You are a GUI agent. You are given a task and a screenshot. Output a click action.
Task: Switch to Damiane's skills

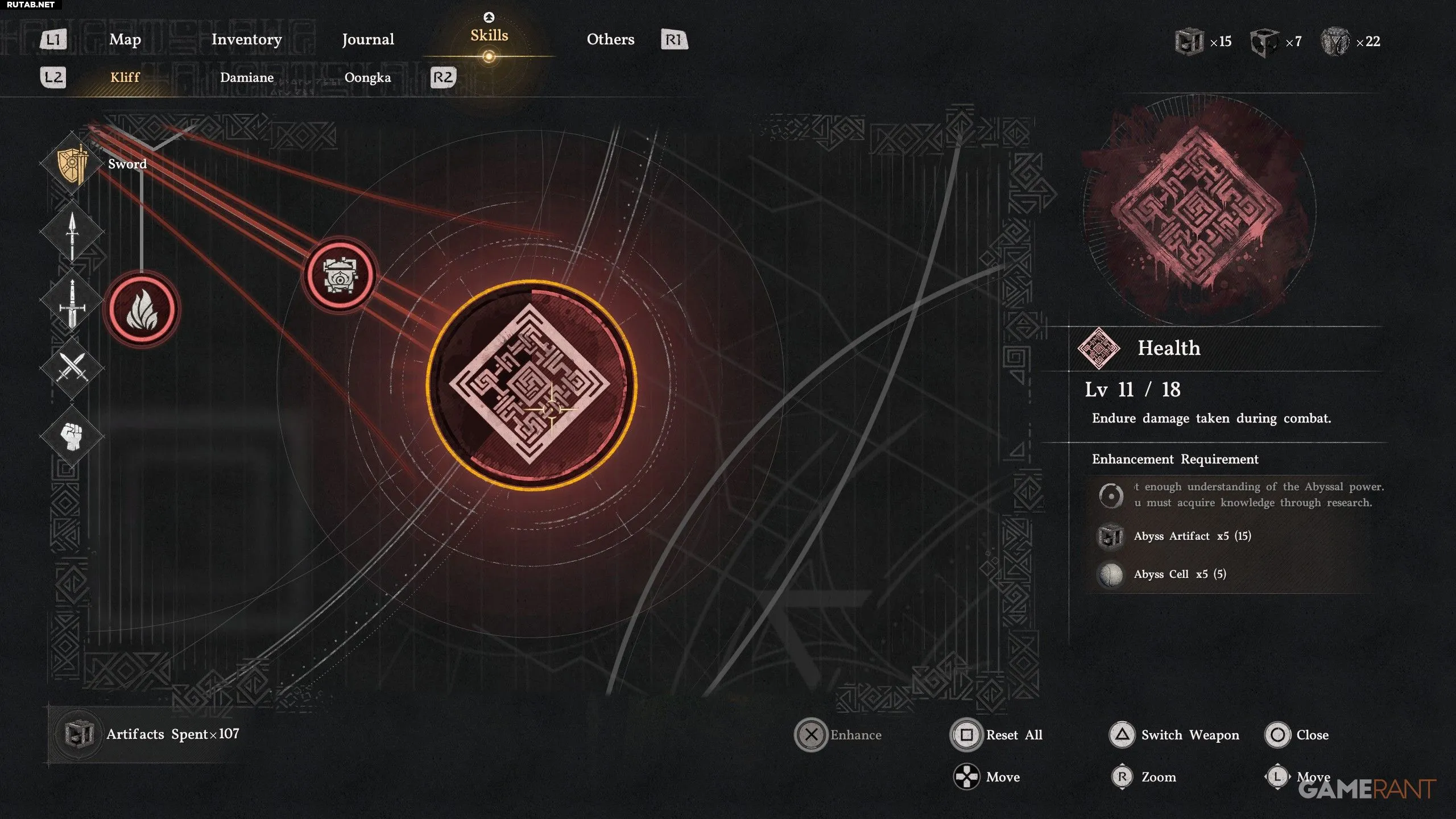247,77
